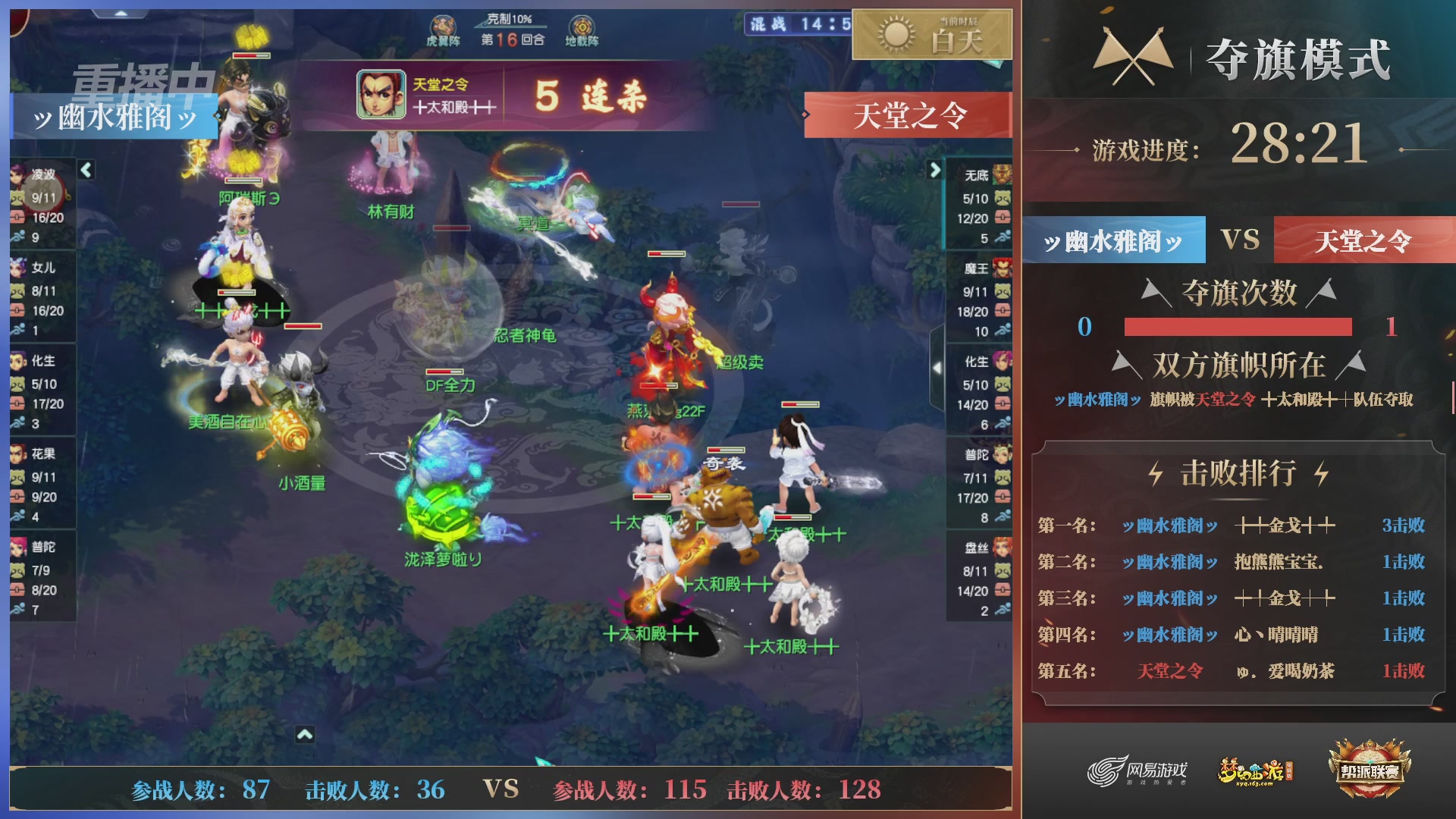Click 凌波's portrait in the left sidebar
1456x819 pixels.
17,174
